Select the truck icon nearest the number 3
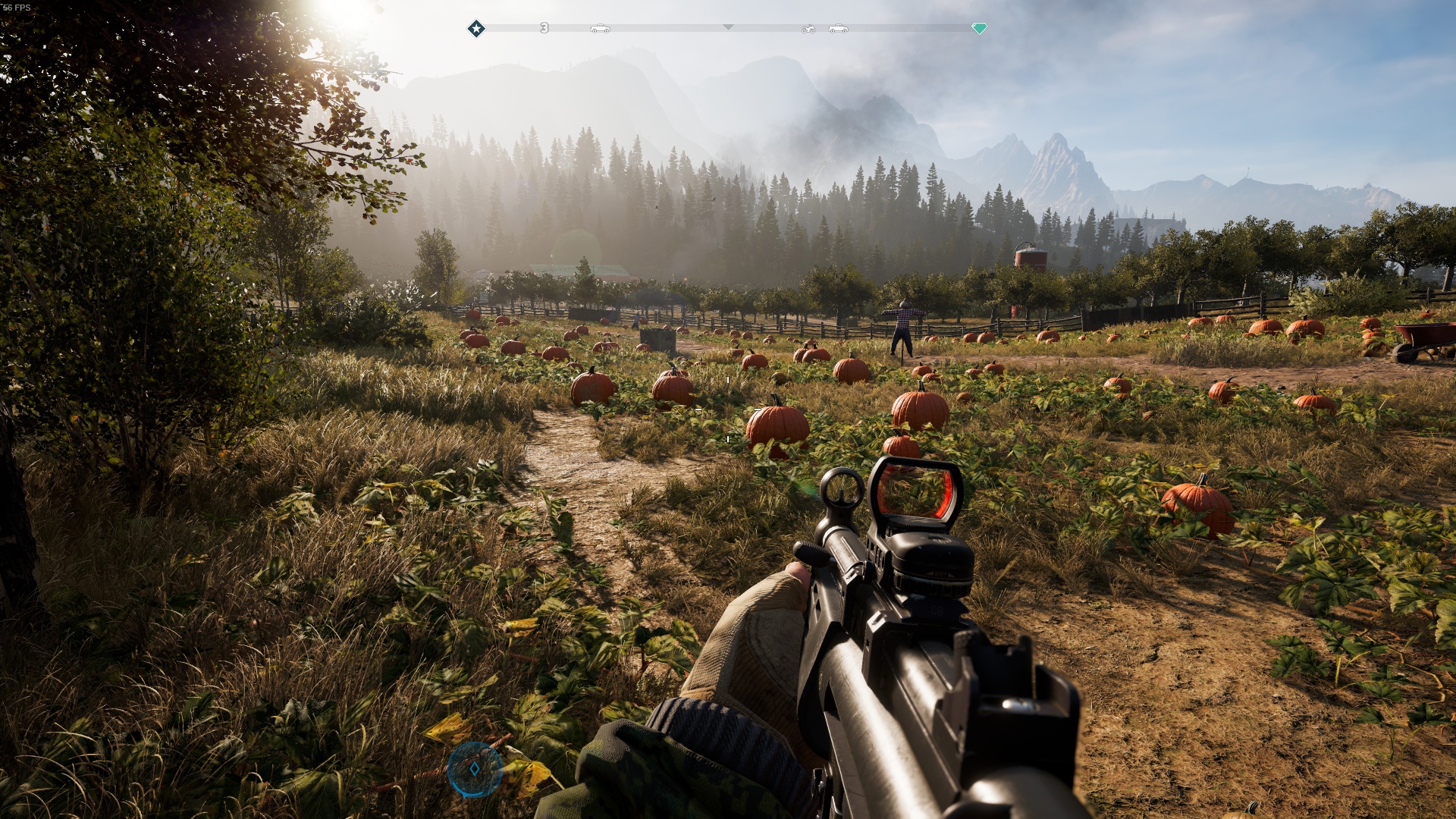The image size is (1456, 819). (600, 29)
